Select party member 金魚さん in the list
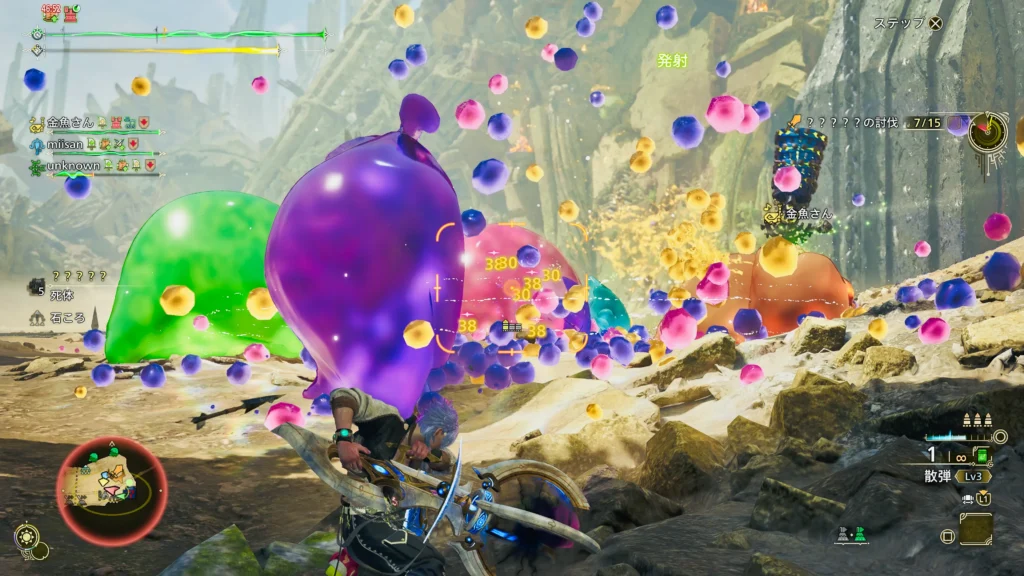Image resolution: width=1024 pixels, height=576 pixels. (x=70, y=123)
